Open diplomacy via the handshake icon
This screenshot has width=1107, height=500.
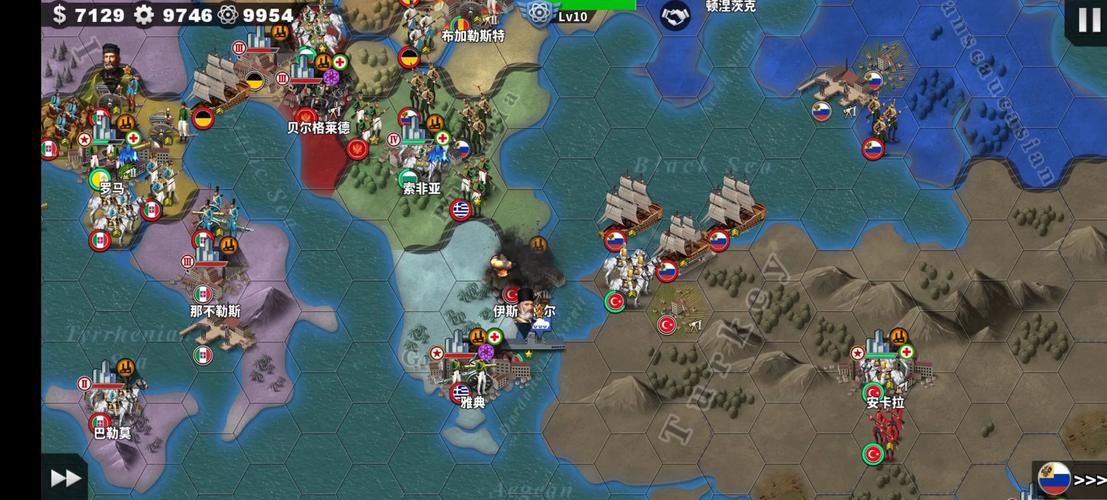point(676,14)
